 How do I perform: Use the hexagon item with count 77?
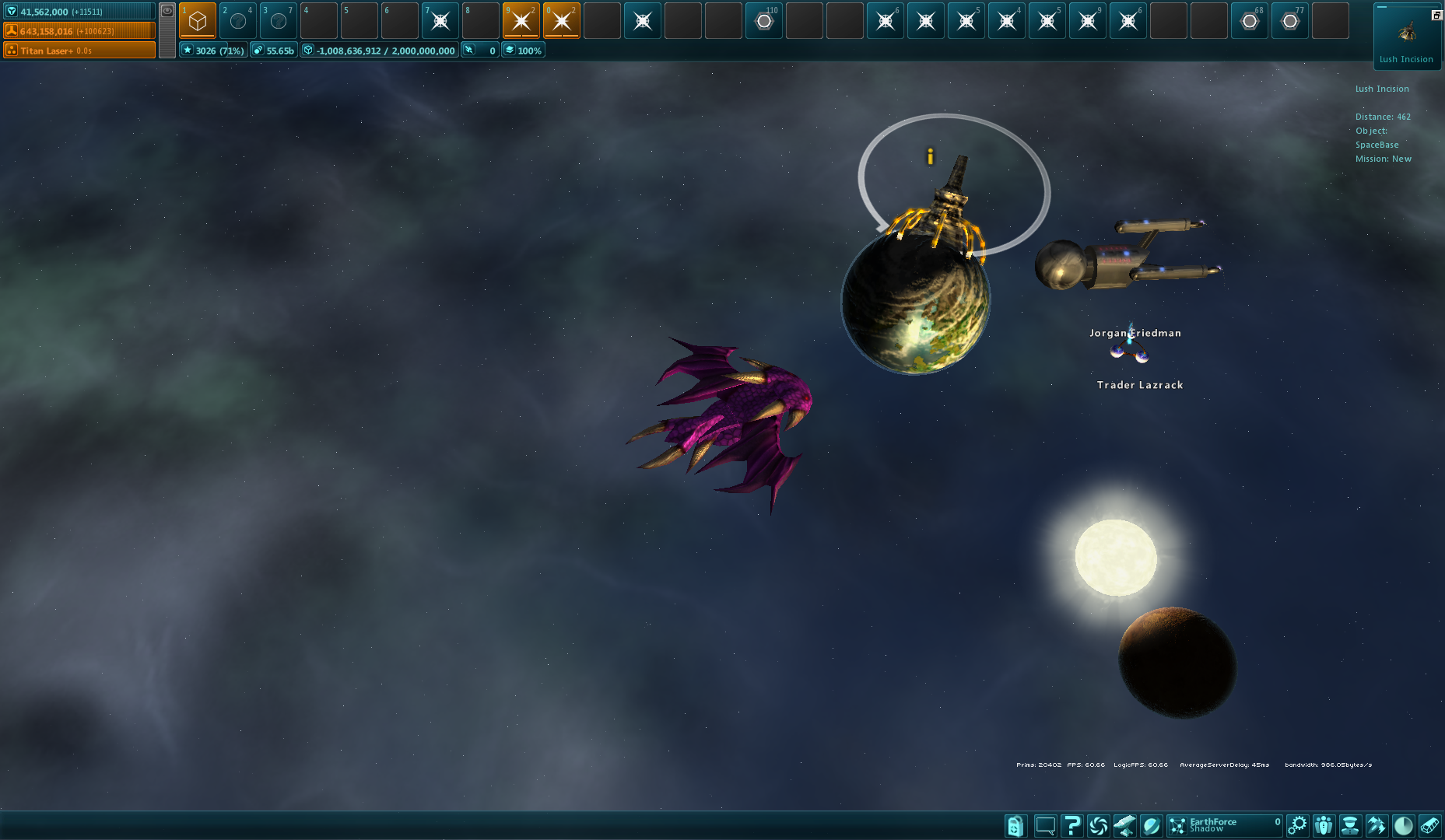tap(1290, 21)
